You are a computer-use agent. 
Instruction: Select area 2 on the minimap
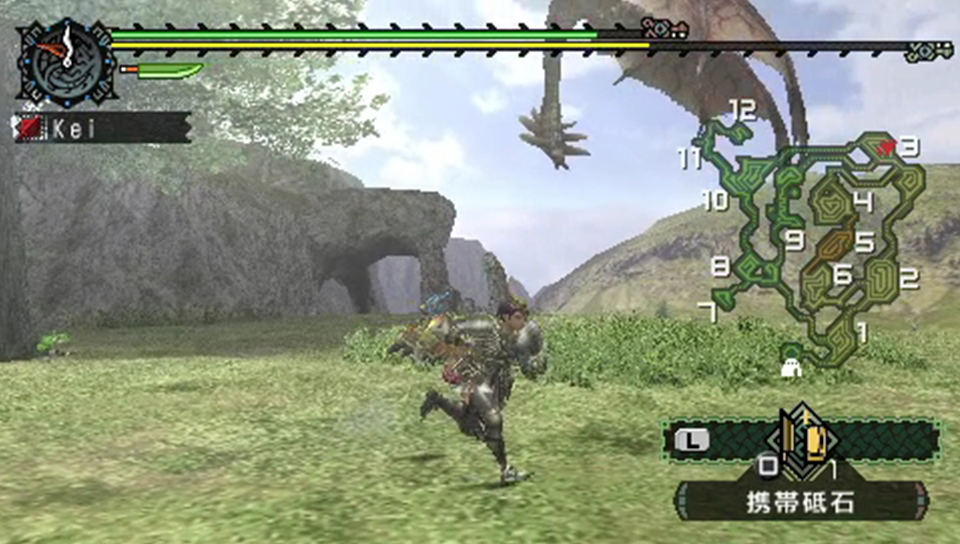[908, 279]
